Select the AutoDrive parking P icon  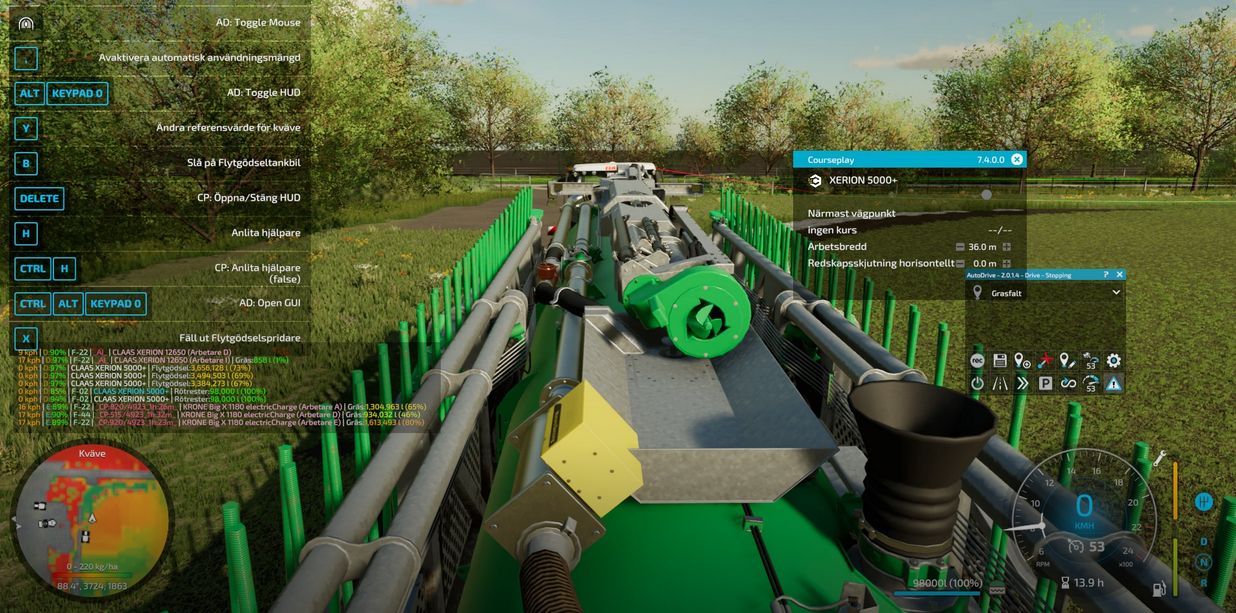(1045, 383)
